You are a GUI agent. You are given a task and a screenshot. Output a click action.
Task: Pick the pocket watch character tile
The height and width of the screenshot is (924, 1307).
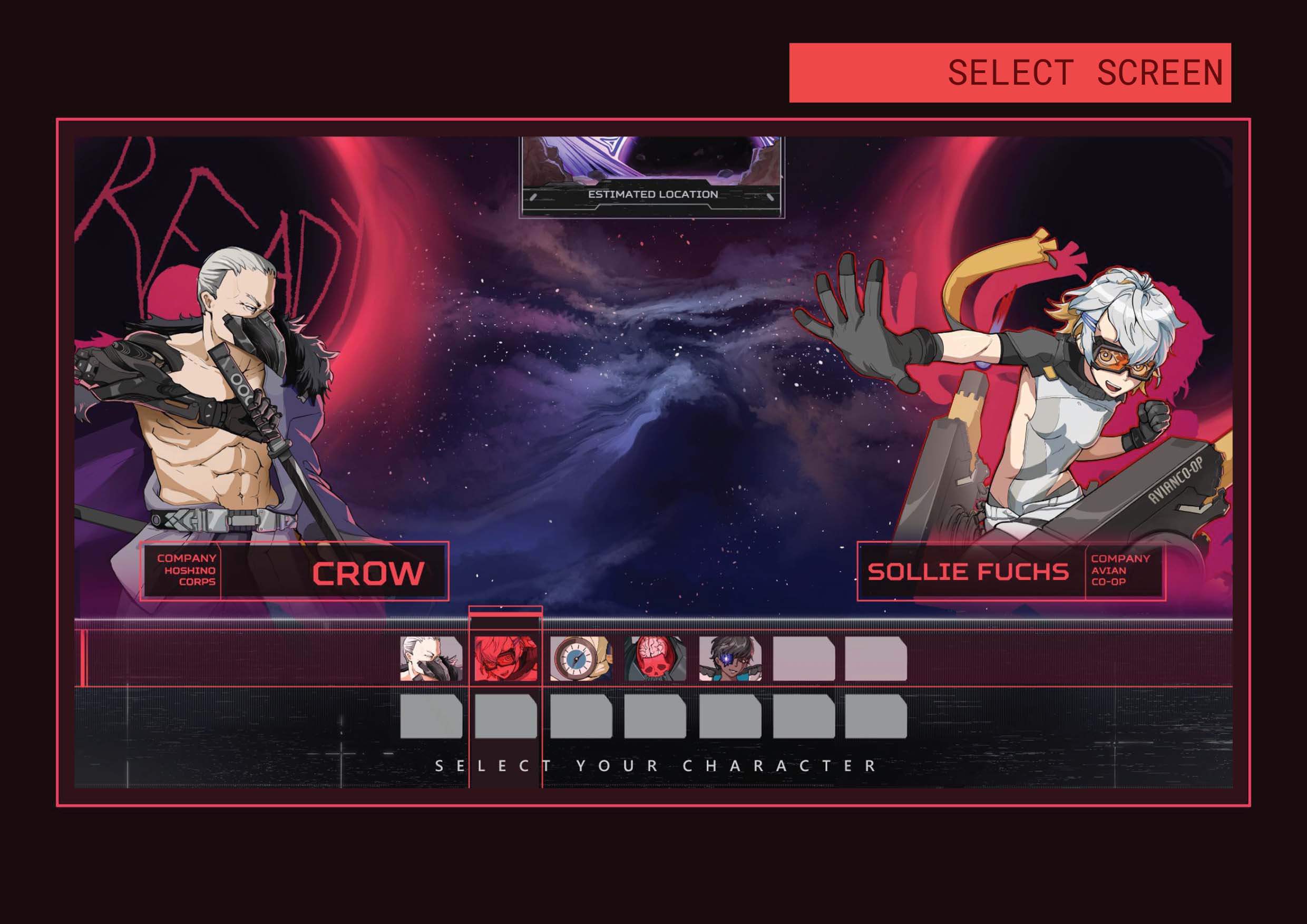pyautogui.click(x=581, y=659)
